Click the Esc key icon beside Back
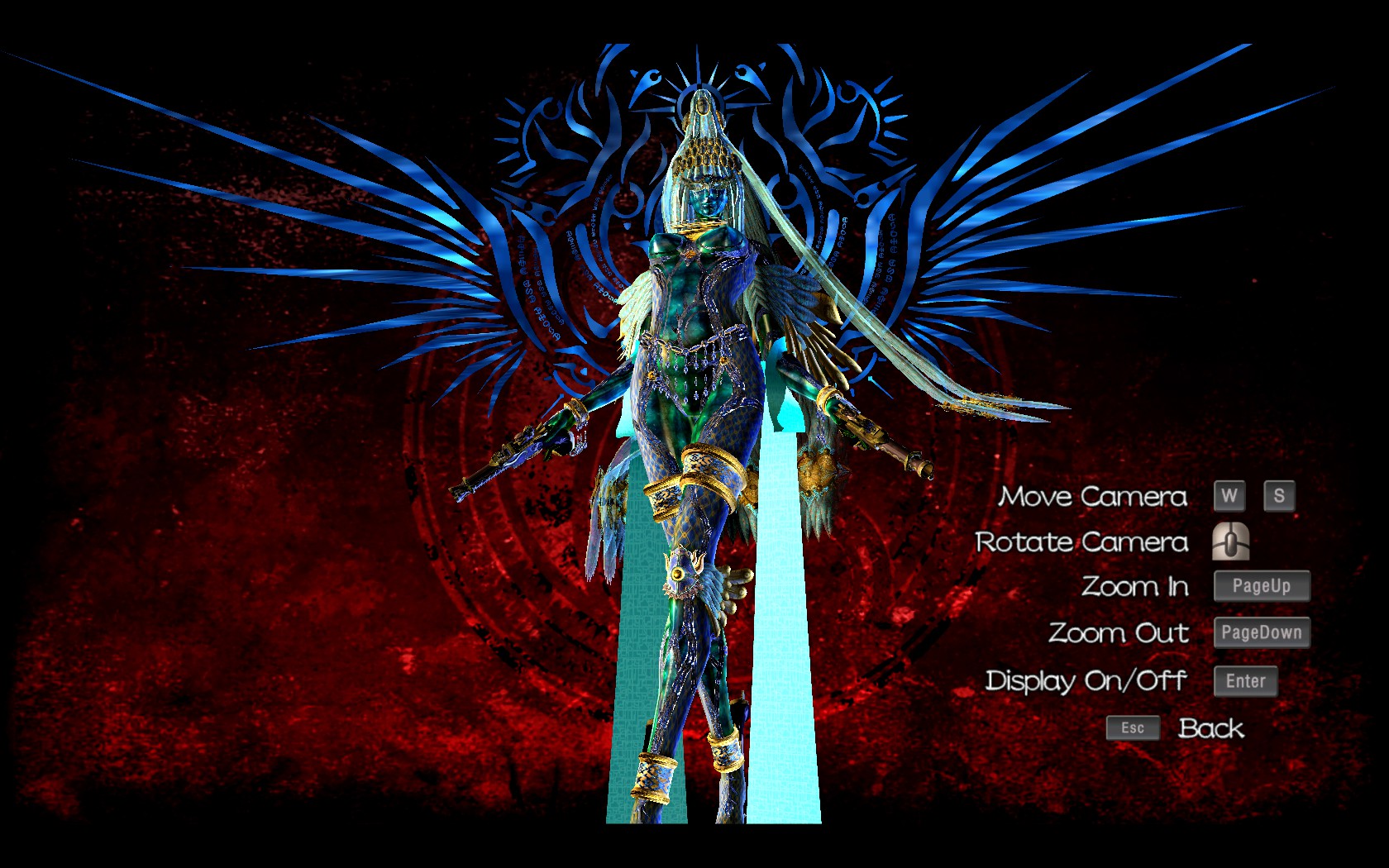 point(1132,727)
